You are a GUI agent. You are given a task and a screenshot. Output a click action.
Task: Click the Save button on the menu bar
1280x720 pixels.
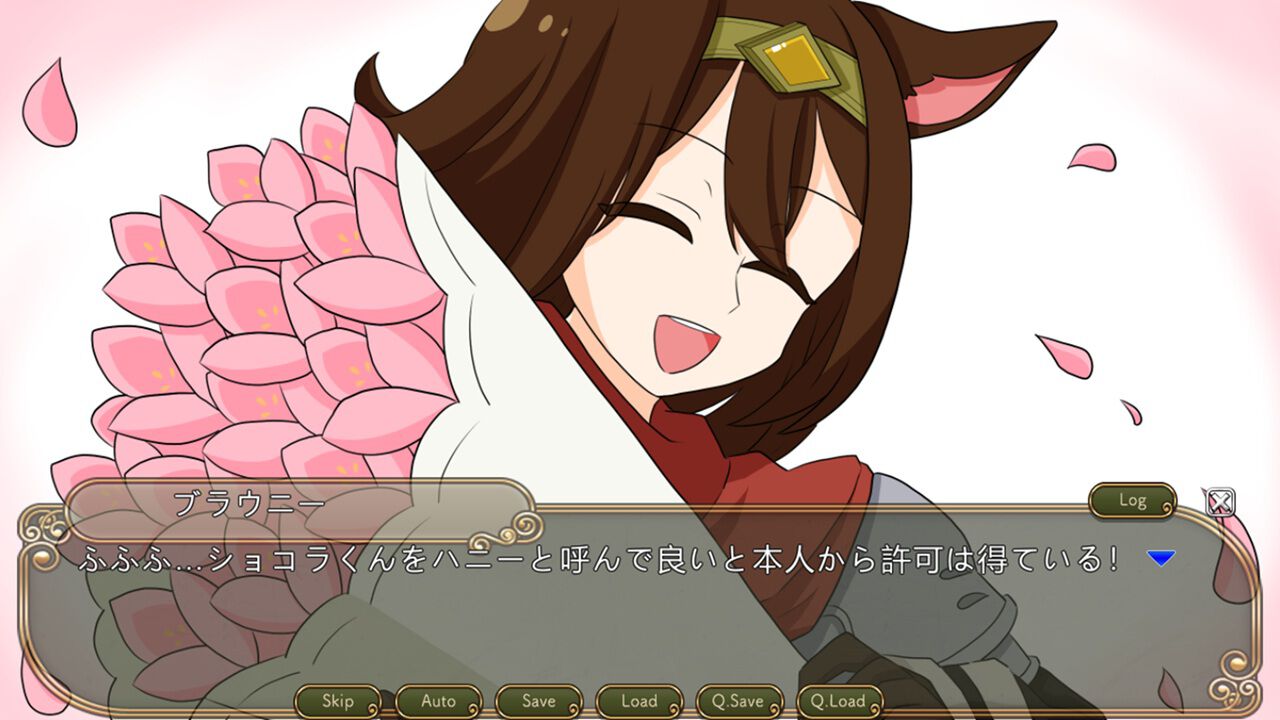539,702
